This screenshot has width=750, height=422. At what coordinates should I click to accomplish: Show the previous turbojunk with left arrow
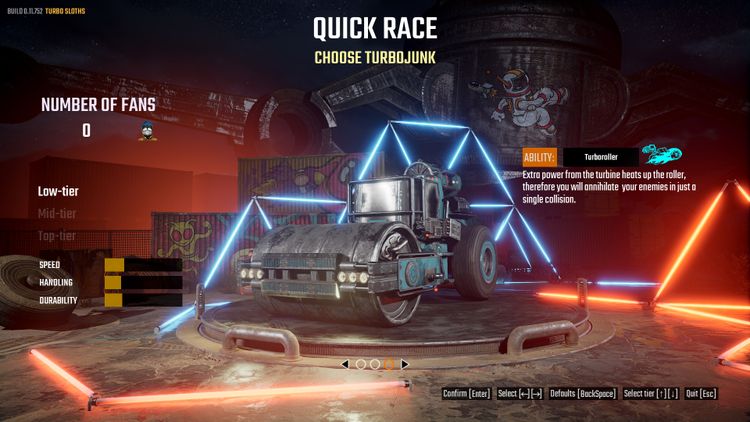pyautogui.click(x=346, y=364)
